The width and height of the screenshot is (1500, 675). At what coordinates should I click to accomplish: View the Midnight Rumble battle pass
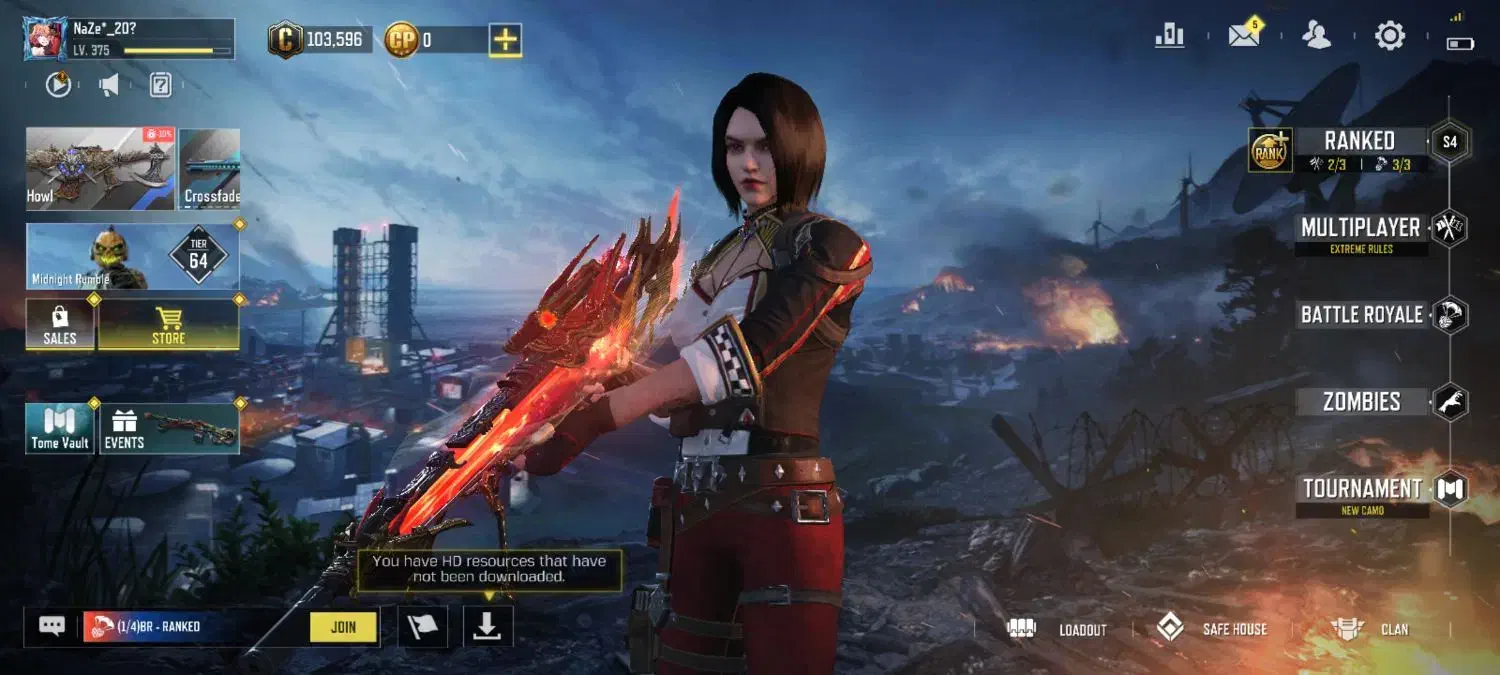point(132,257)
